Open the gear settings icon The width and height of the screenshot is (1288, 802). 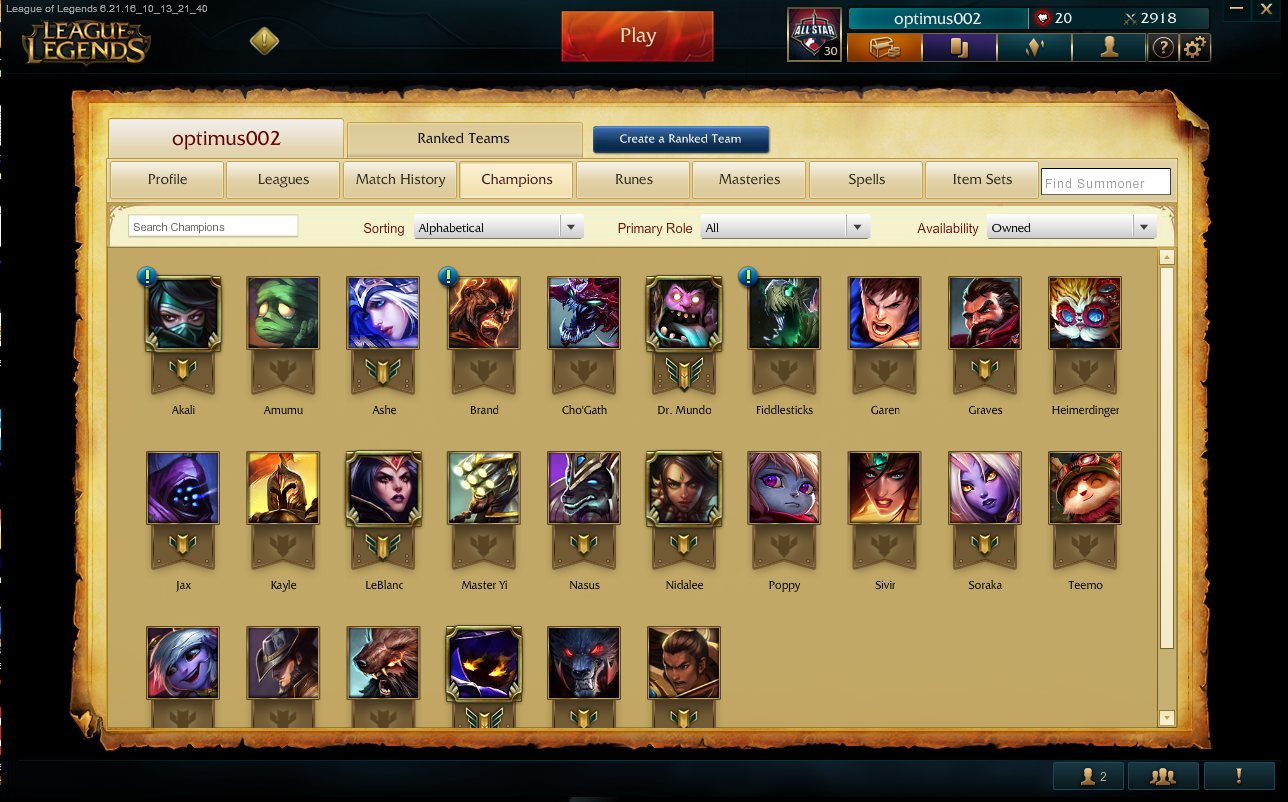click(1195, 47)
